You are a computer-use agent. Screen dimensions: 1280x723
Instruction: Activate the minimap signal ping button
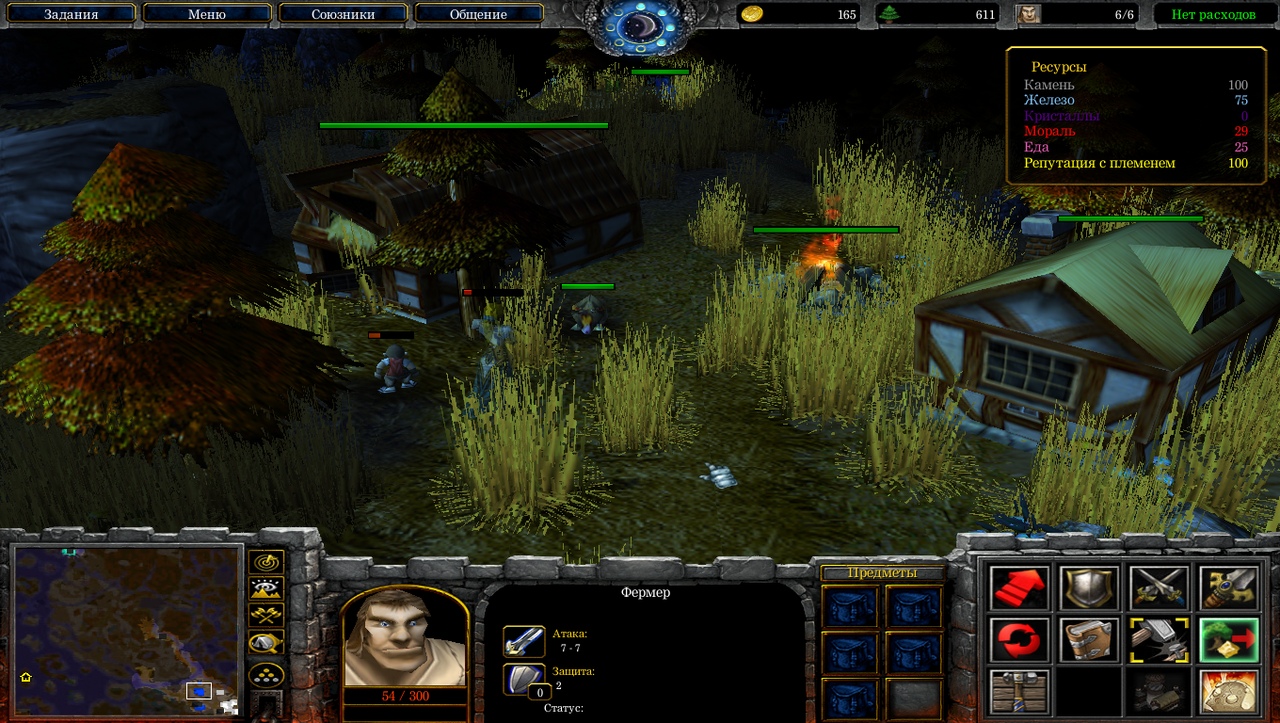266,563
